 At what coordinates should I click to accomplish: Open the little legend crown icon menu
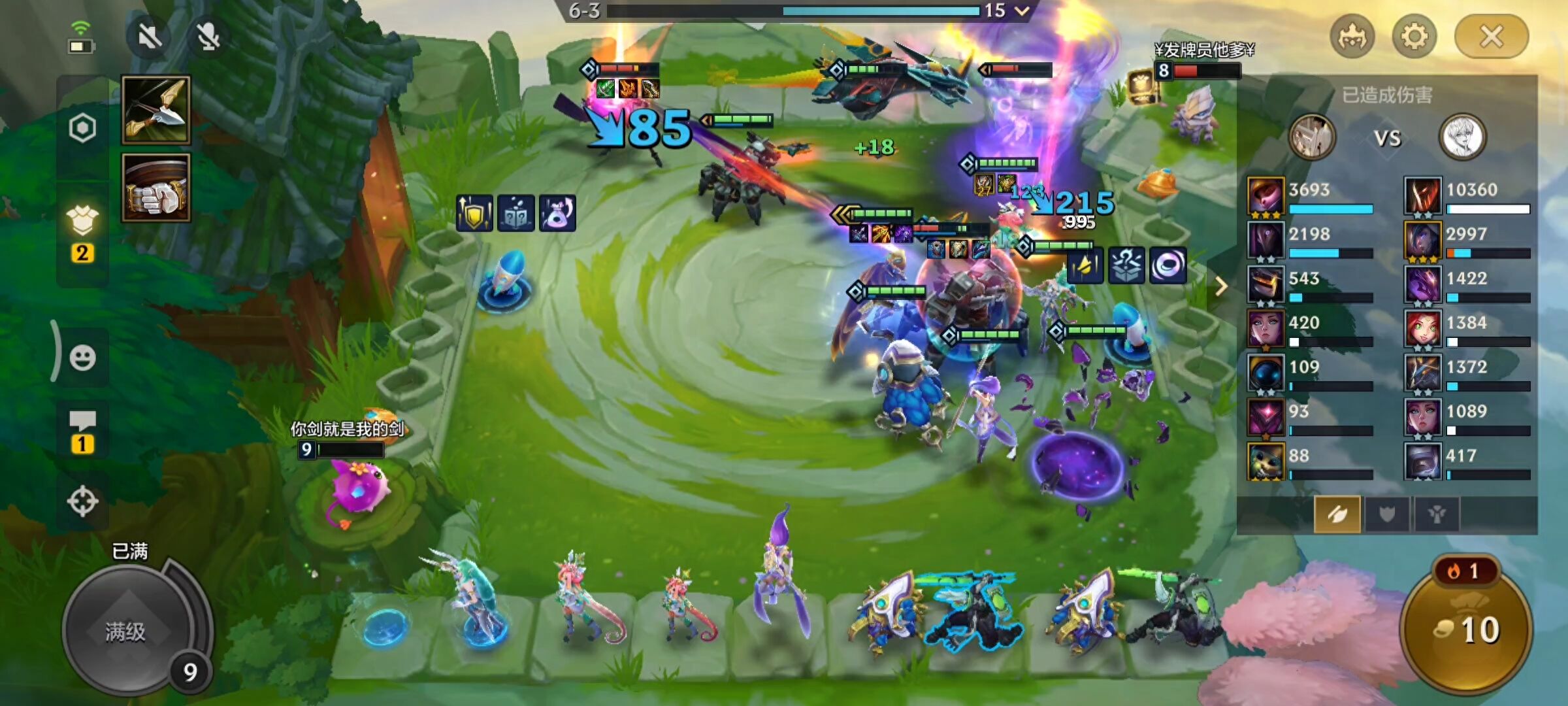[1352, 37]
